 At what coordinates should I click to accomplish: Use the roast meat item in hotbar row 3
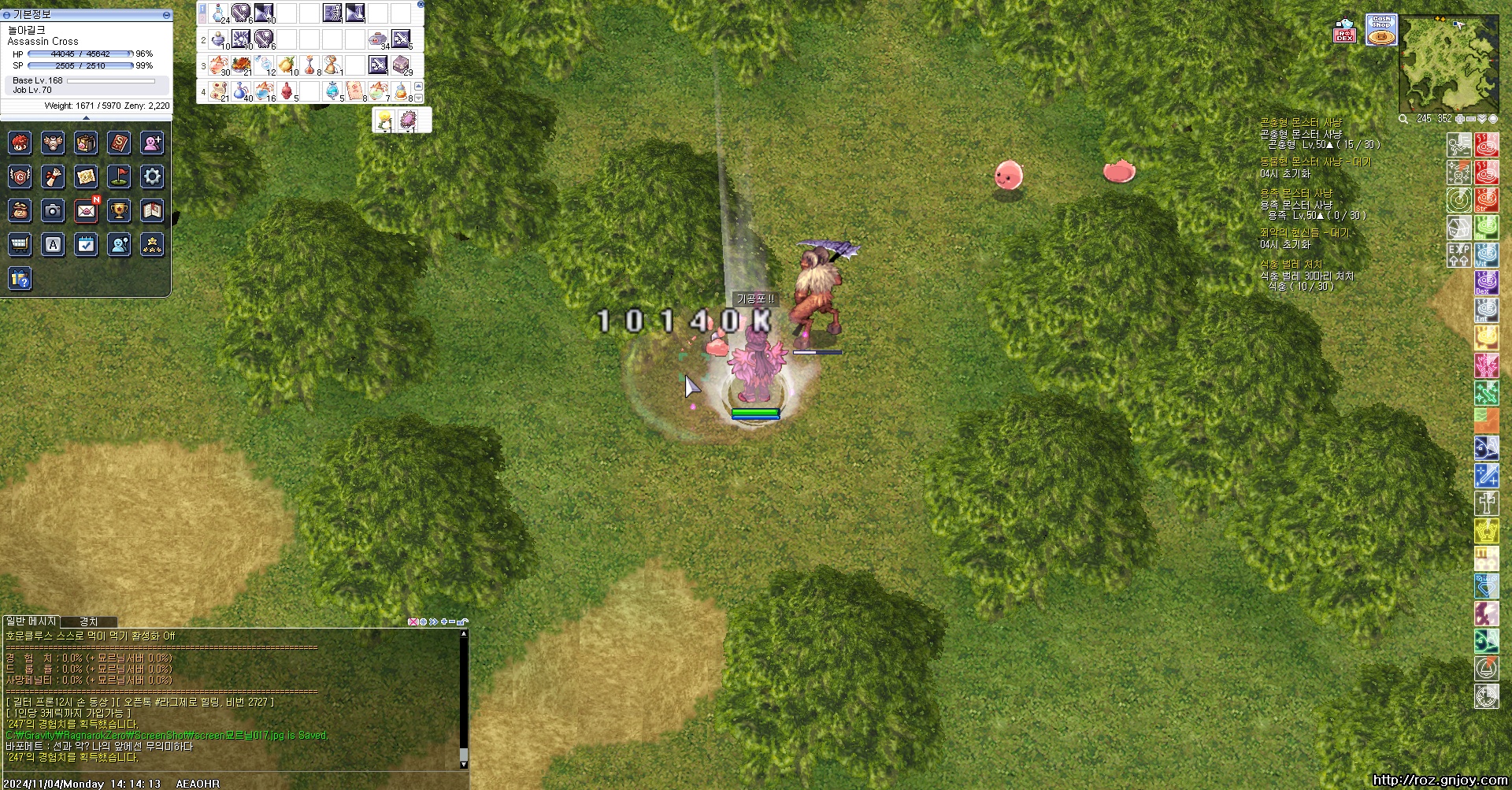coord(242,65)
